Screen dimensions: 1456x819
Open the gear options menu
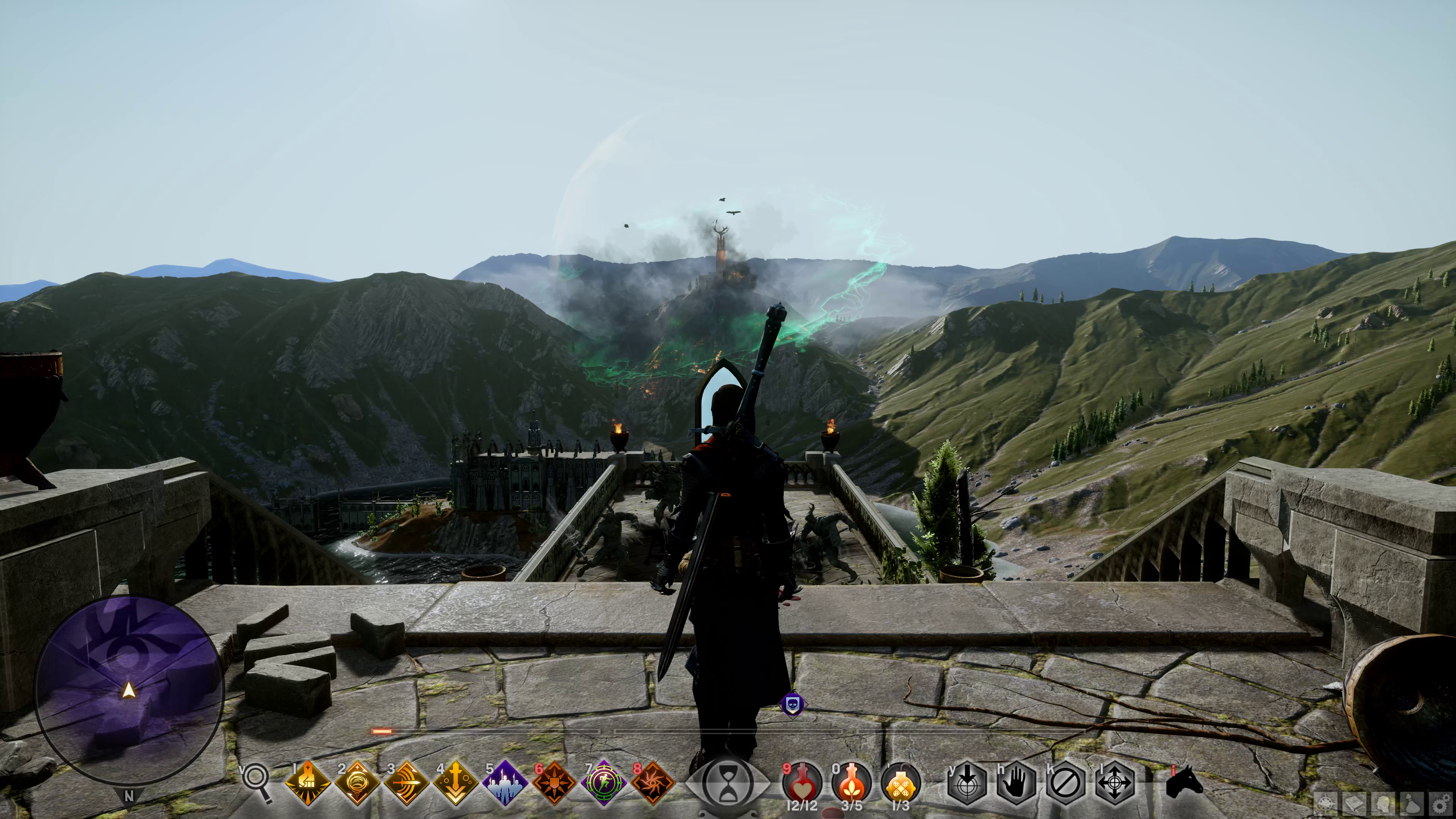1441,804
